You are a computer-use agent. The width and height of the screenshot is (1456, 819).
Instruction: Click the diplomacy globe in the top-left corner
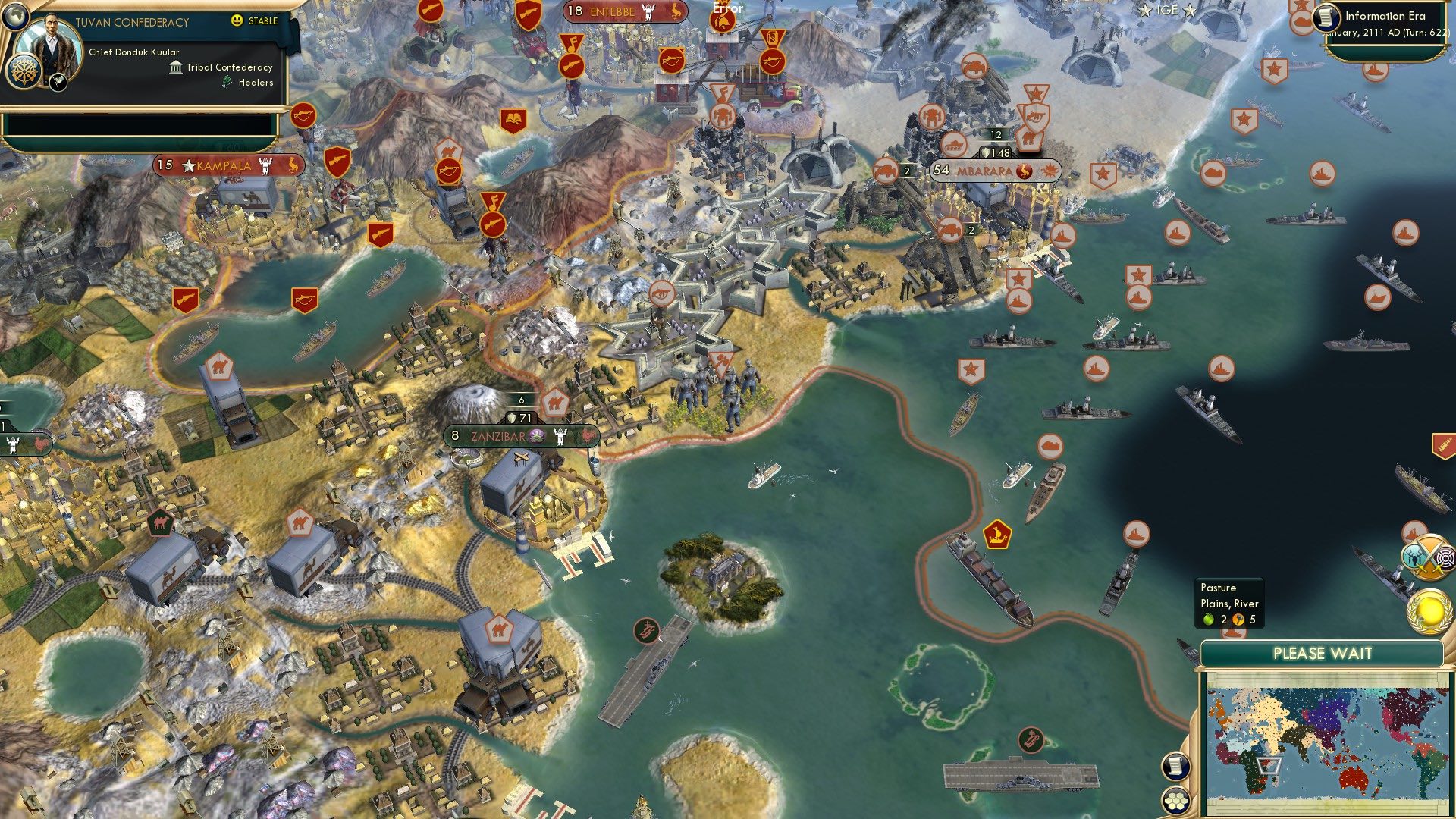pyautogui.click(x=15, y=17)
